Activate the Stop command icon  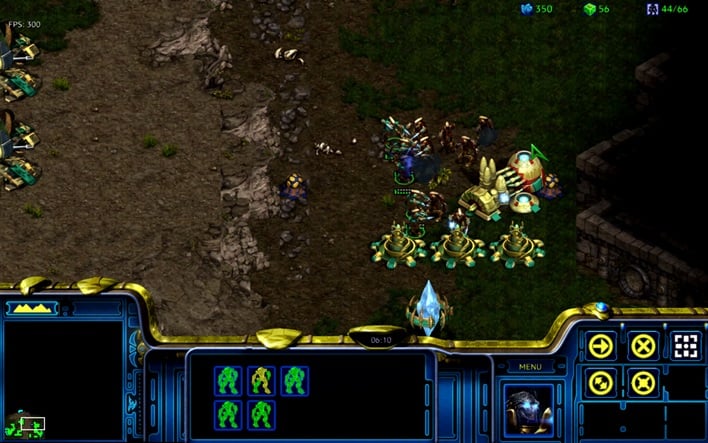tap(643, 346)
